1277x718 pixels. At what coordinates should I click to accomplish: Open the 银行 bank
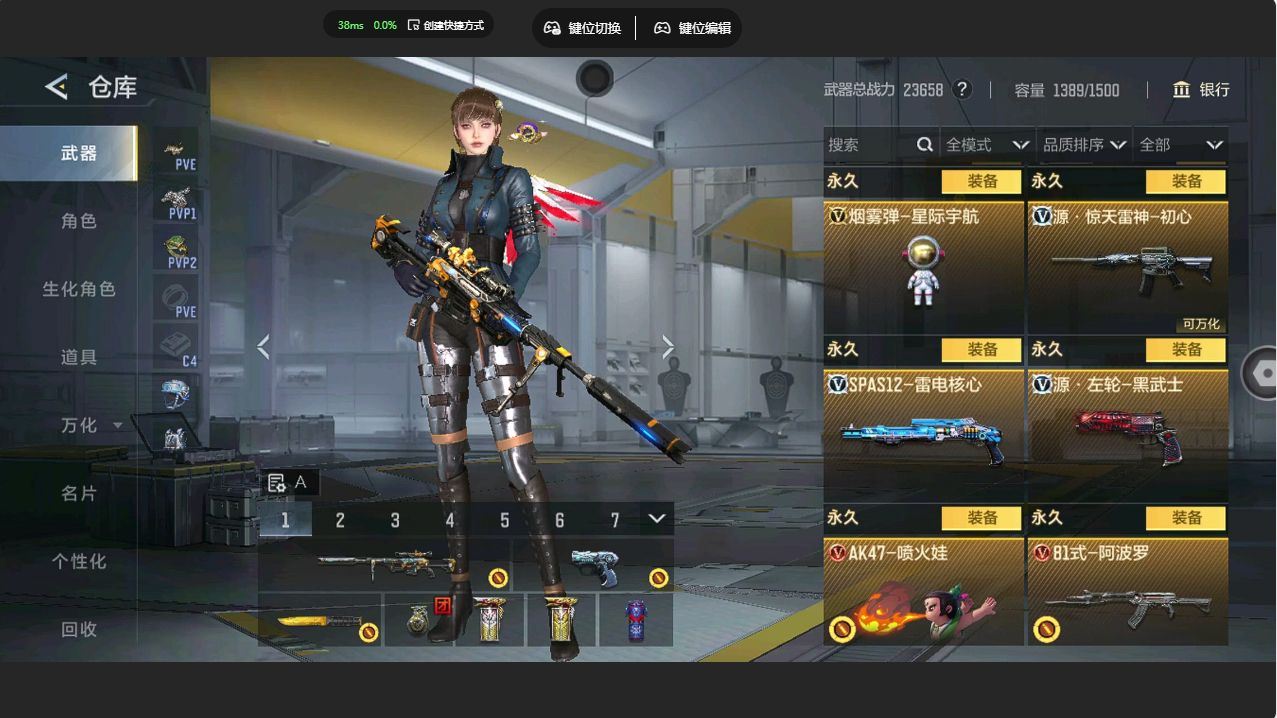(x=1201, y=90)
